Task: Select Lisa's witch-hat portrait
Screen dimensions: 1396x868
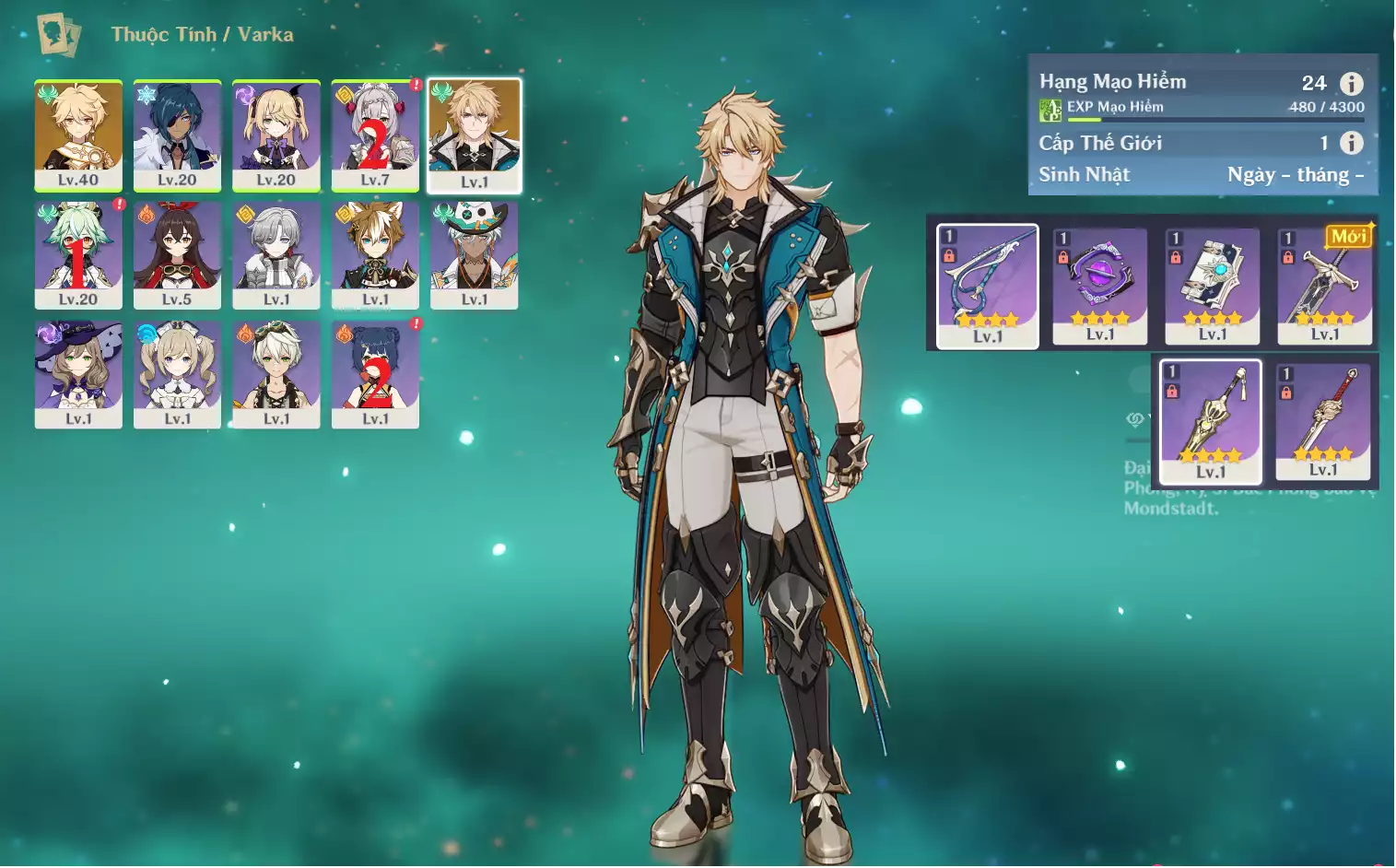Action: coord(78,374)
